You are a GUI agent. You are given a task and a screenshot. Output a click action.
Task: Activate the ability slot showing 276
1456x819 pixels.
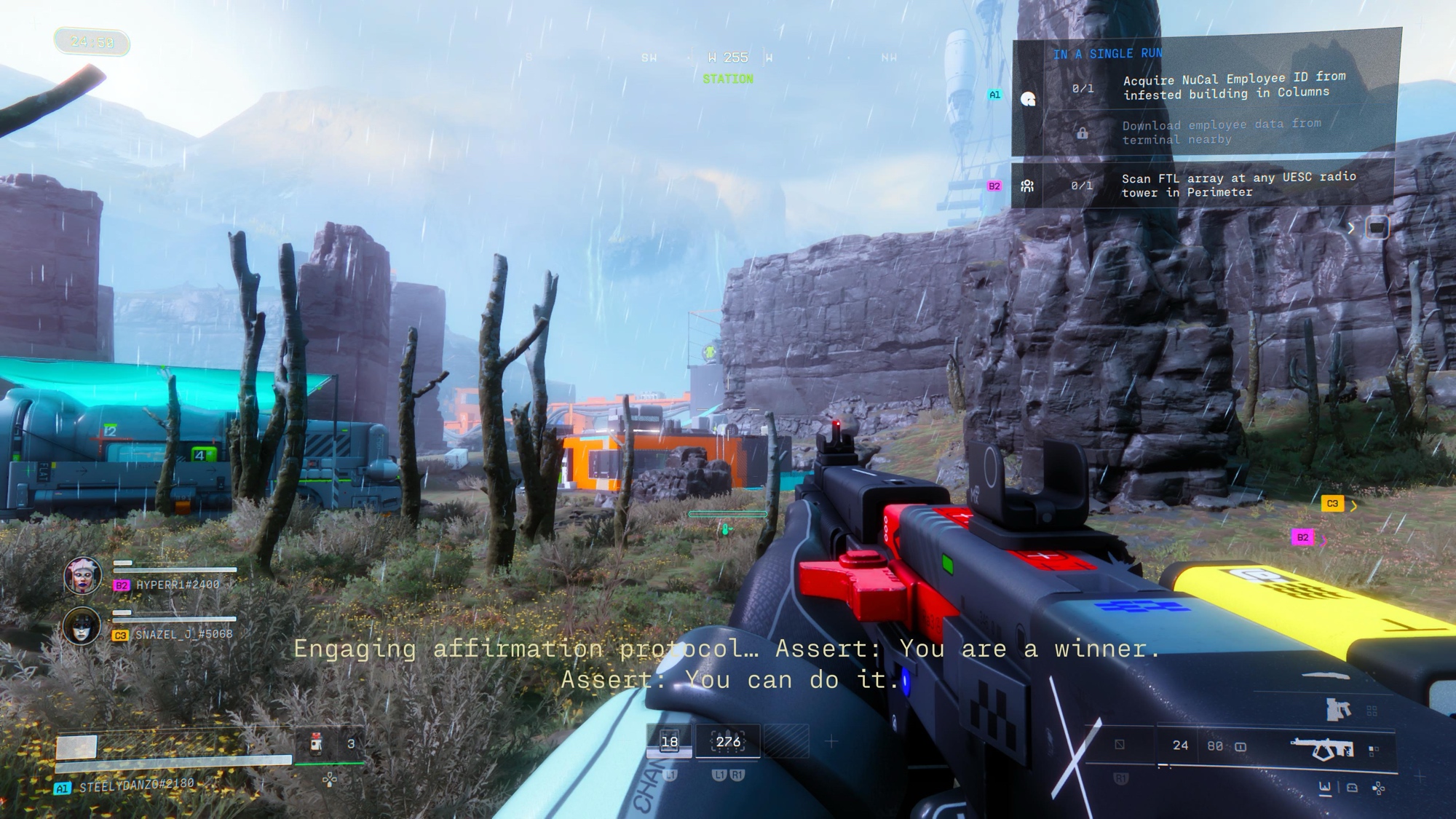click(x=728, y=742)
